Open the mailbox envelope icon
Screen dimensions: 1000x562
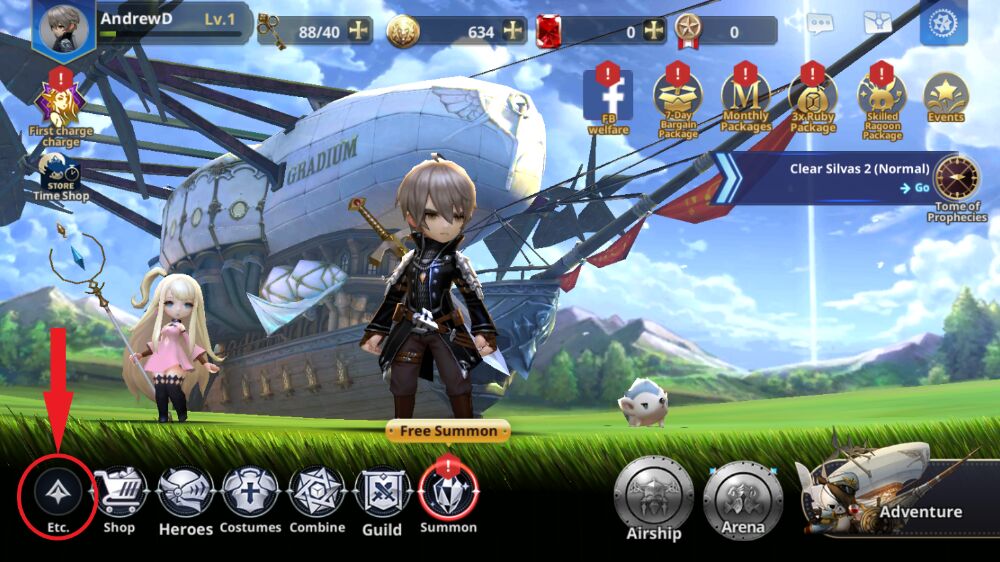(879, 23)
